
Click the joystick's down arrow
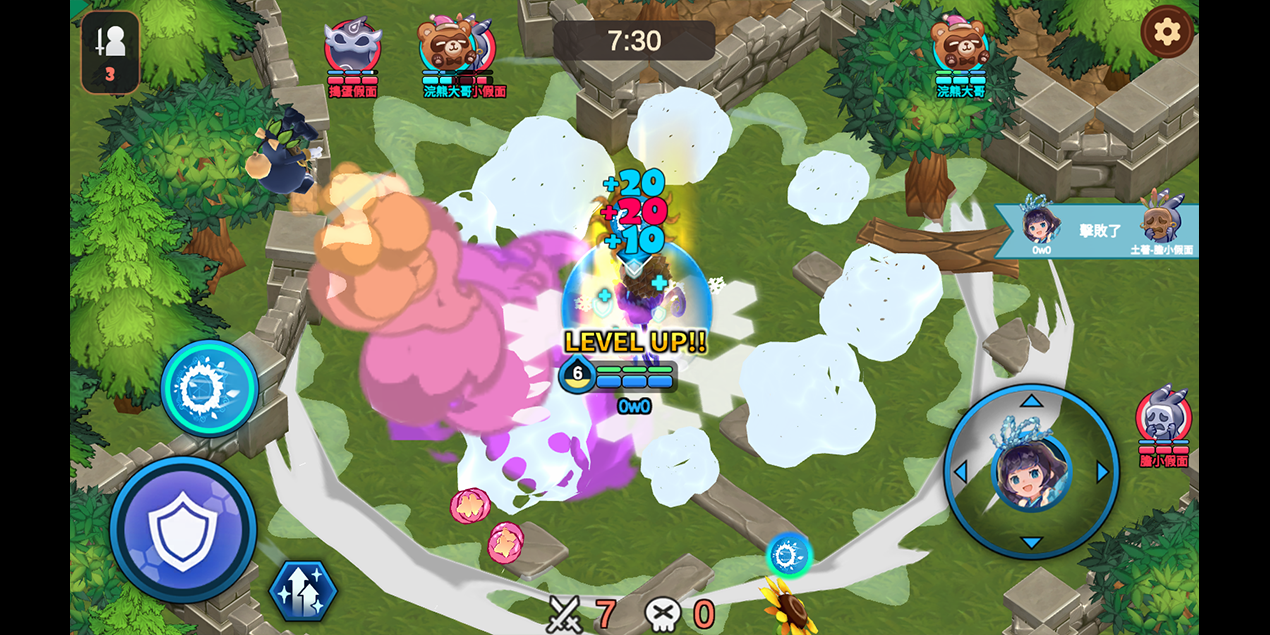(1031, 543)
